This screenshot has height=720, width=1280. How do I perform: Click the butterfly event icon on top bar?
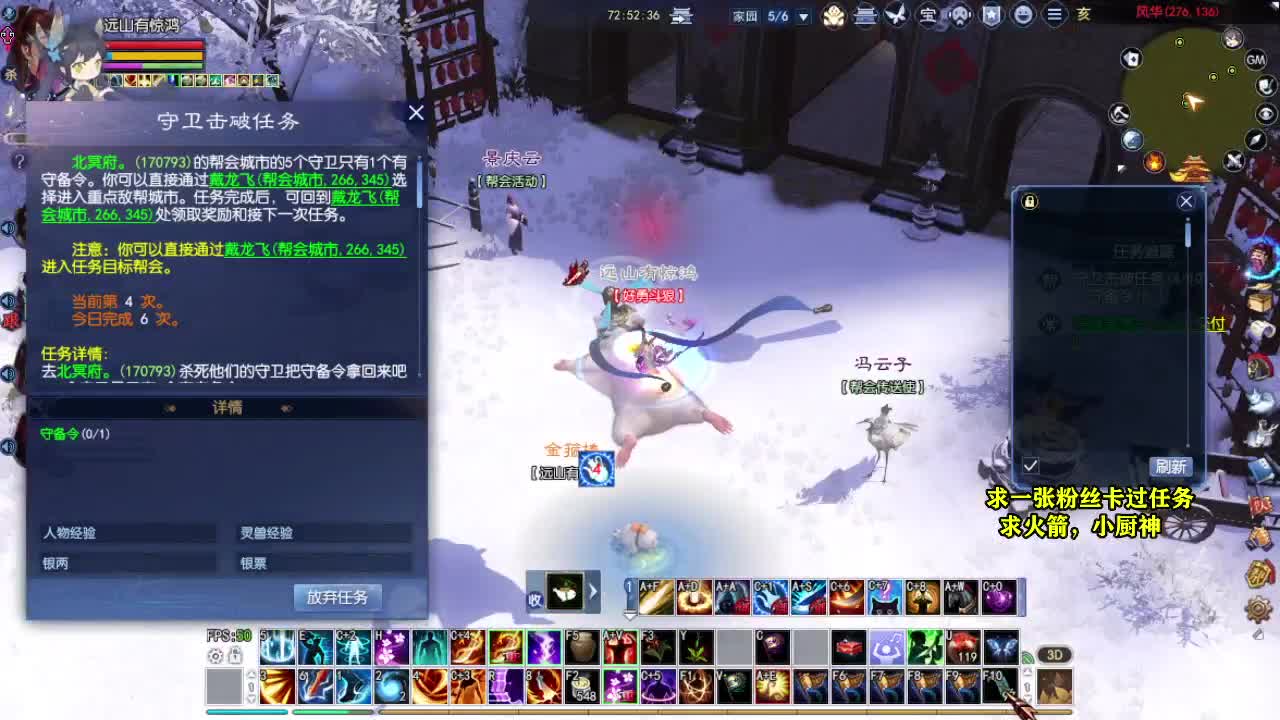(x=896, y=15)
